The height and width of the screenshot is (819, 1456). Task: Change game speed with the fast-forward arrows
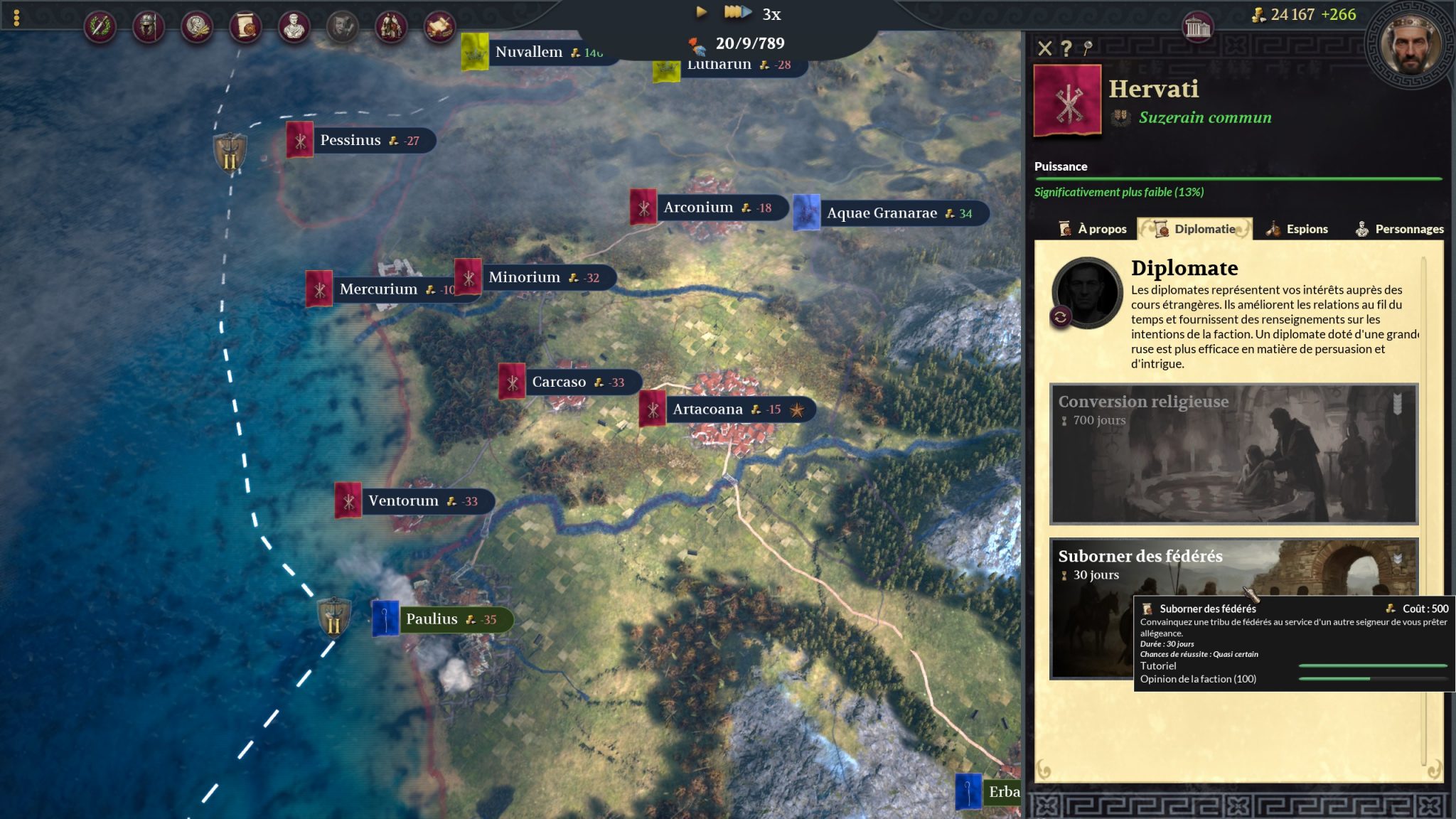coord(737,12)
